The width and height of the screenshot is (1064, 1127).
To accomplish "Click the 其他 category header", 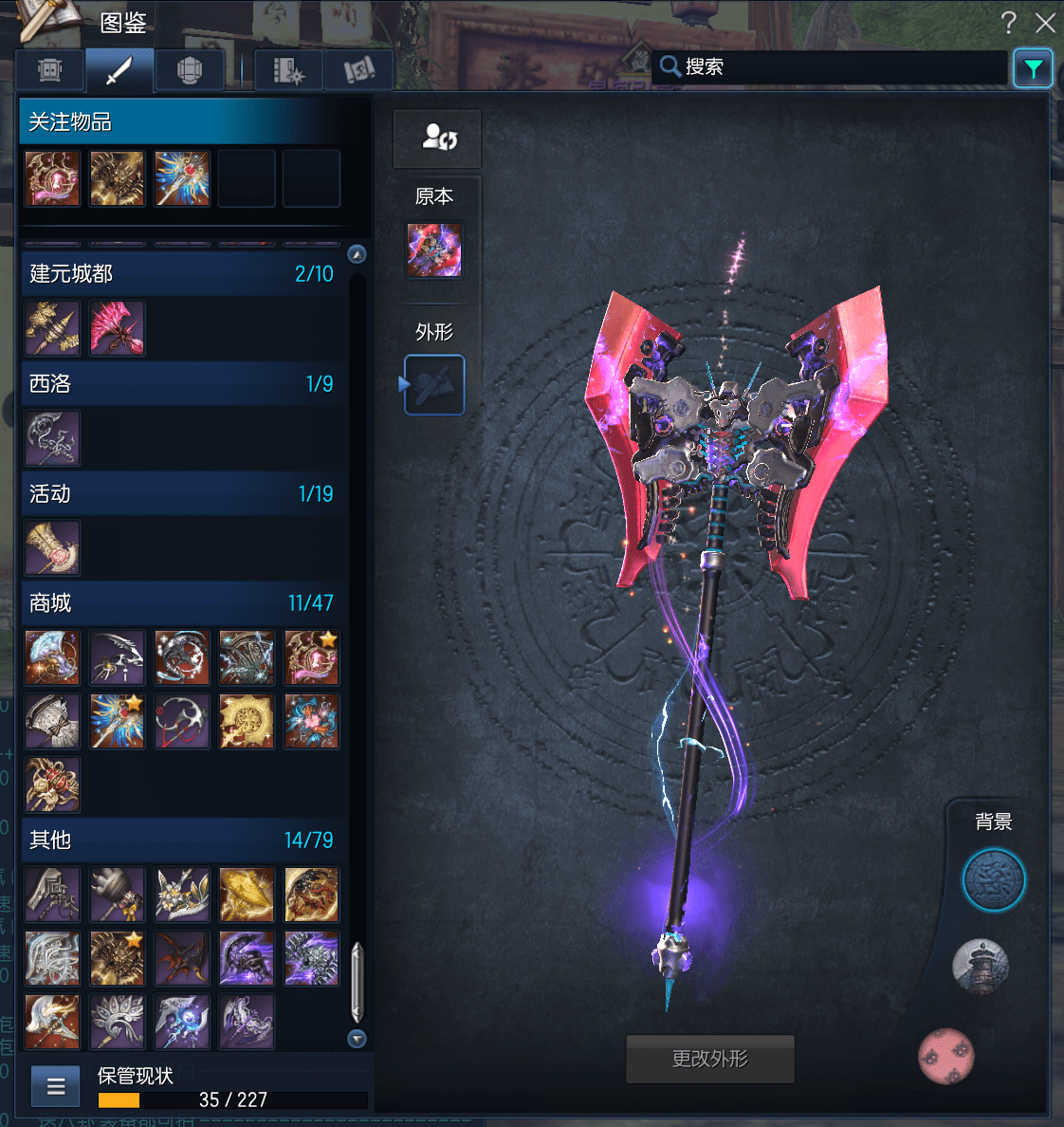I will [180, 841].
